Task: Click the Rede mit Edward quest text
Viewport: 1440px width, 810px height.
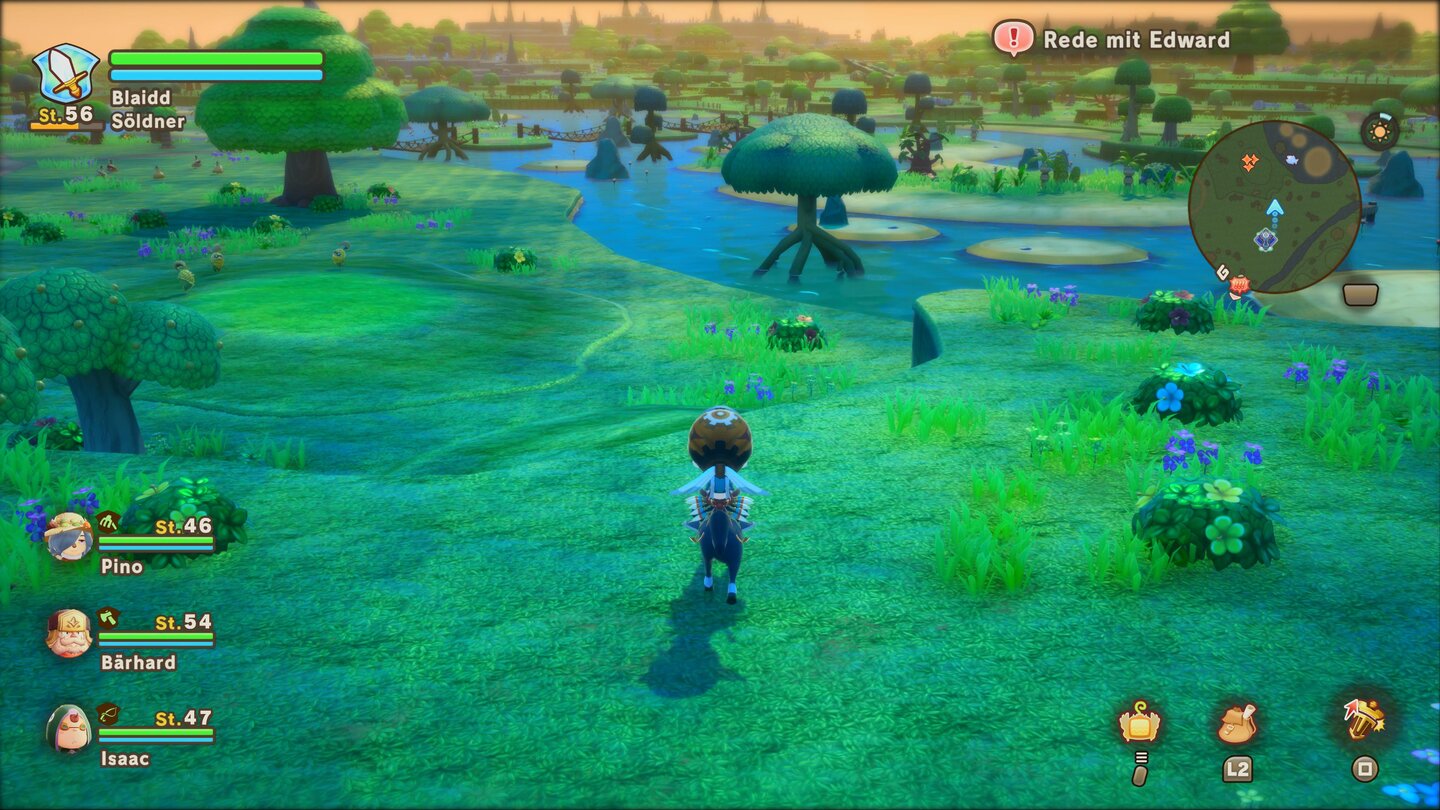Action: (x=1136, y=40)
